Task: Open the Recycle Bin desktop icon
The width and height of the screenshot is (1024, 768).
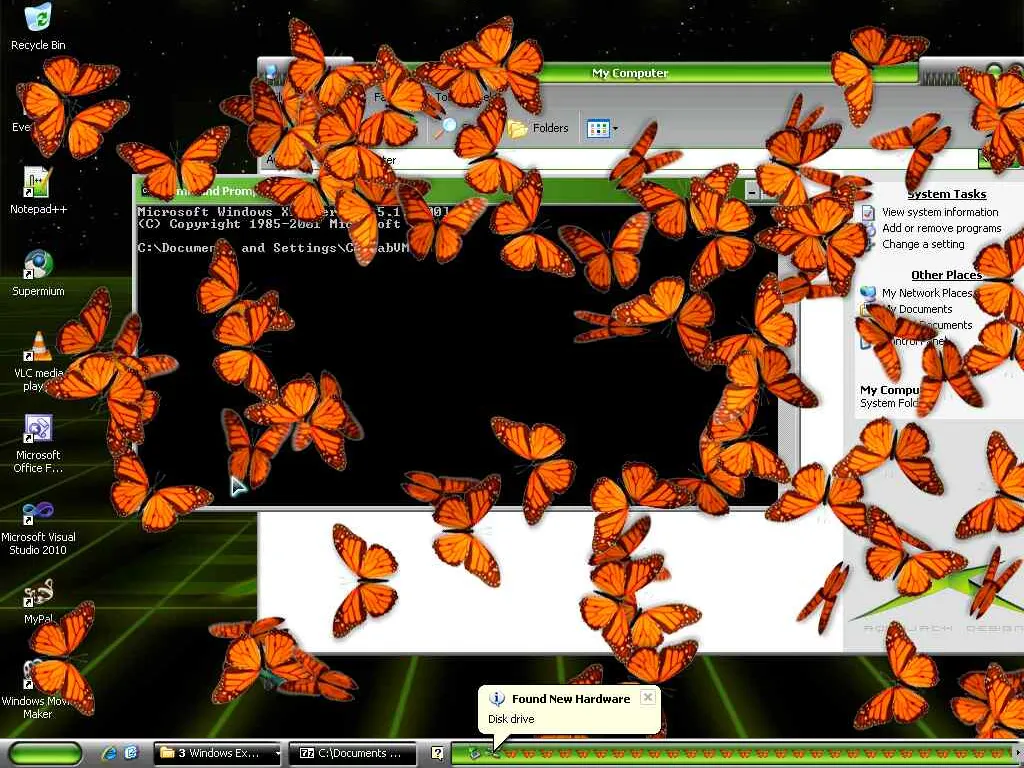Action: click(x=37, y=20)
